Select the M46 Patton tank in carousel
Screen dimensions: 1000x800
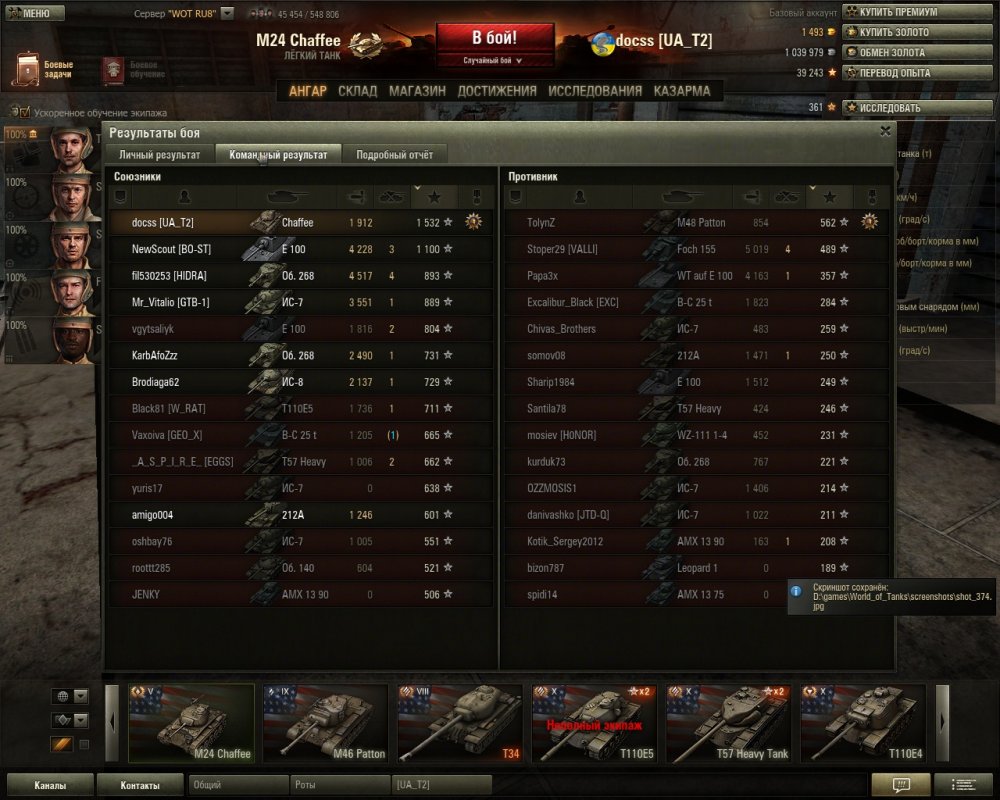pyautogui.click(x=325, y=722)
